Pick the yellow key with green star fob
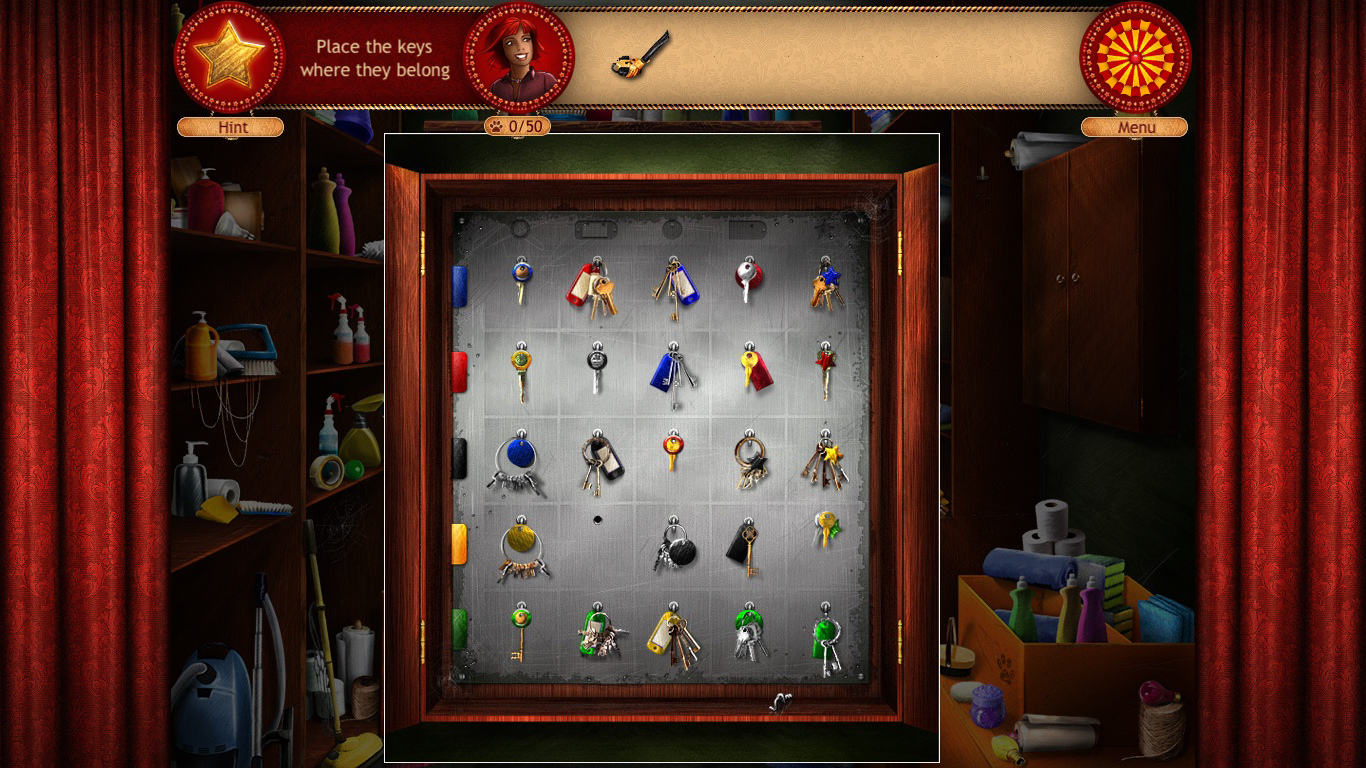 (x=826, y=527)
